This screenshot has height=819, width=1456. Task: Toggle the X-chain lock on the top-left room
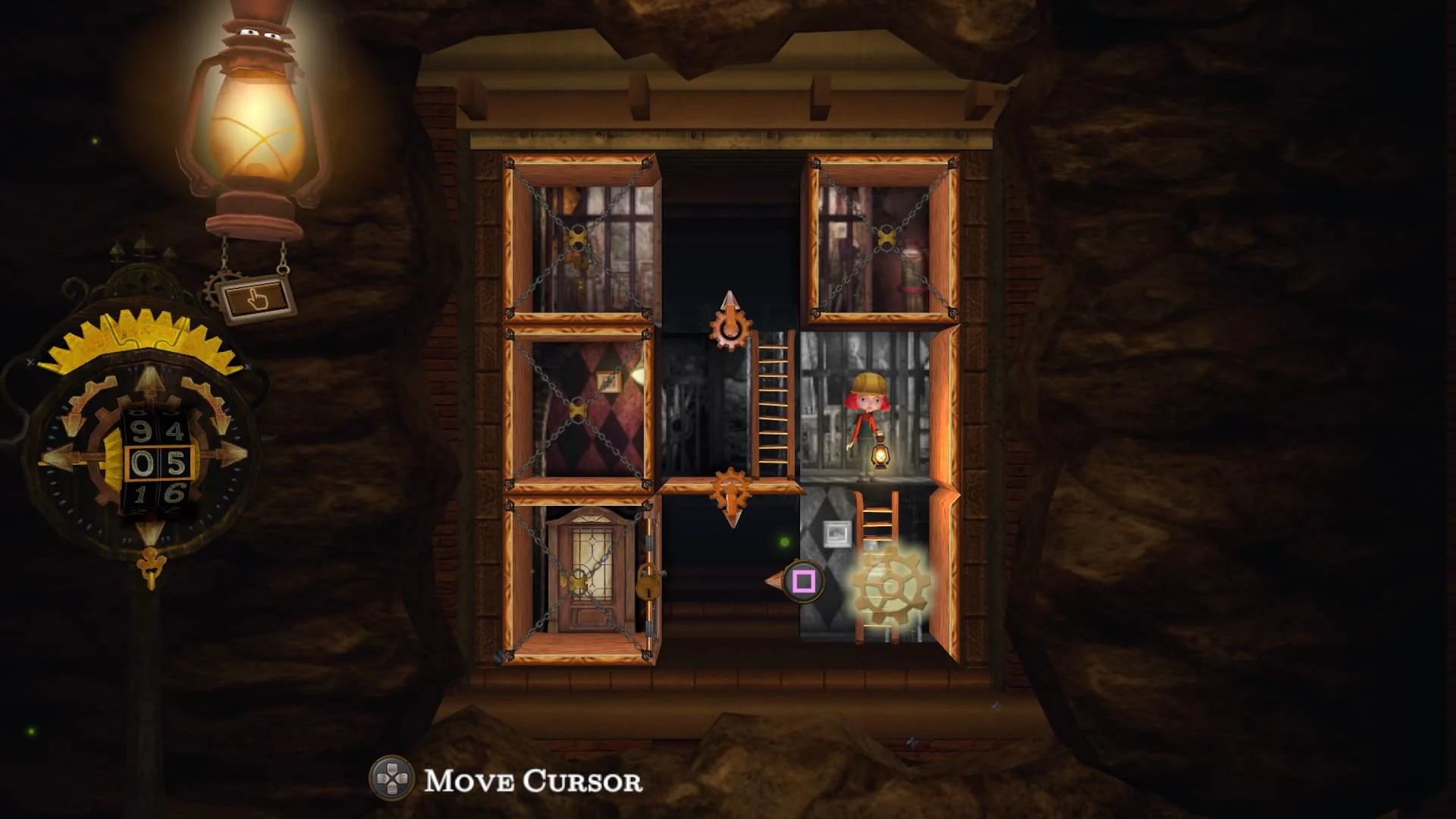(x=576, y=239)
